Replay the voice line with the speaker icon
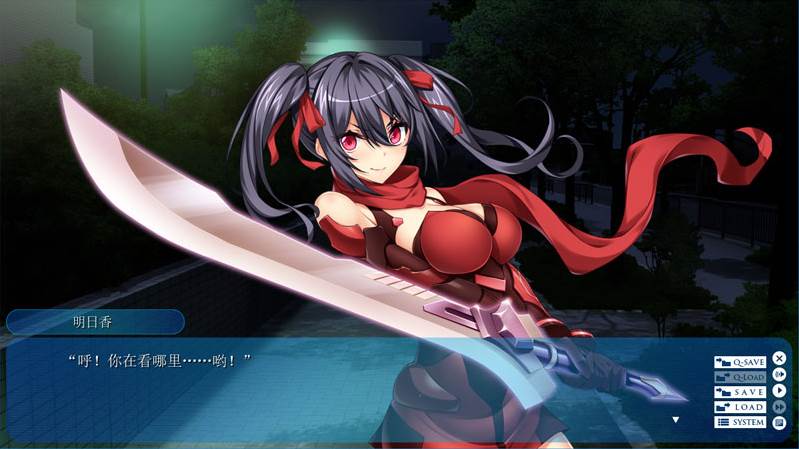Image resolution: width=799 pixels, height=449 pixels. [779, 374]
